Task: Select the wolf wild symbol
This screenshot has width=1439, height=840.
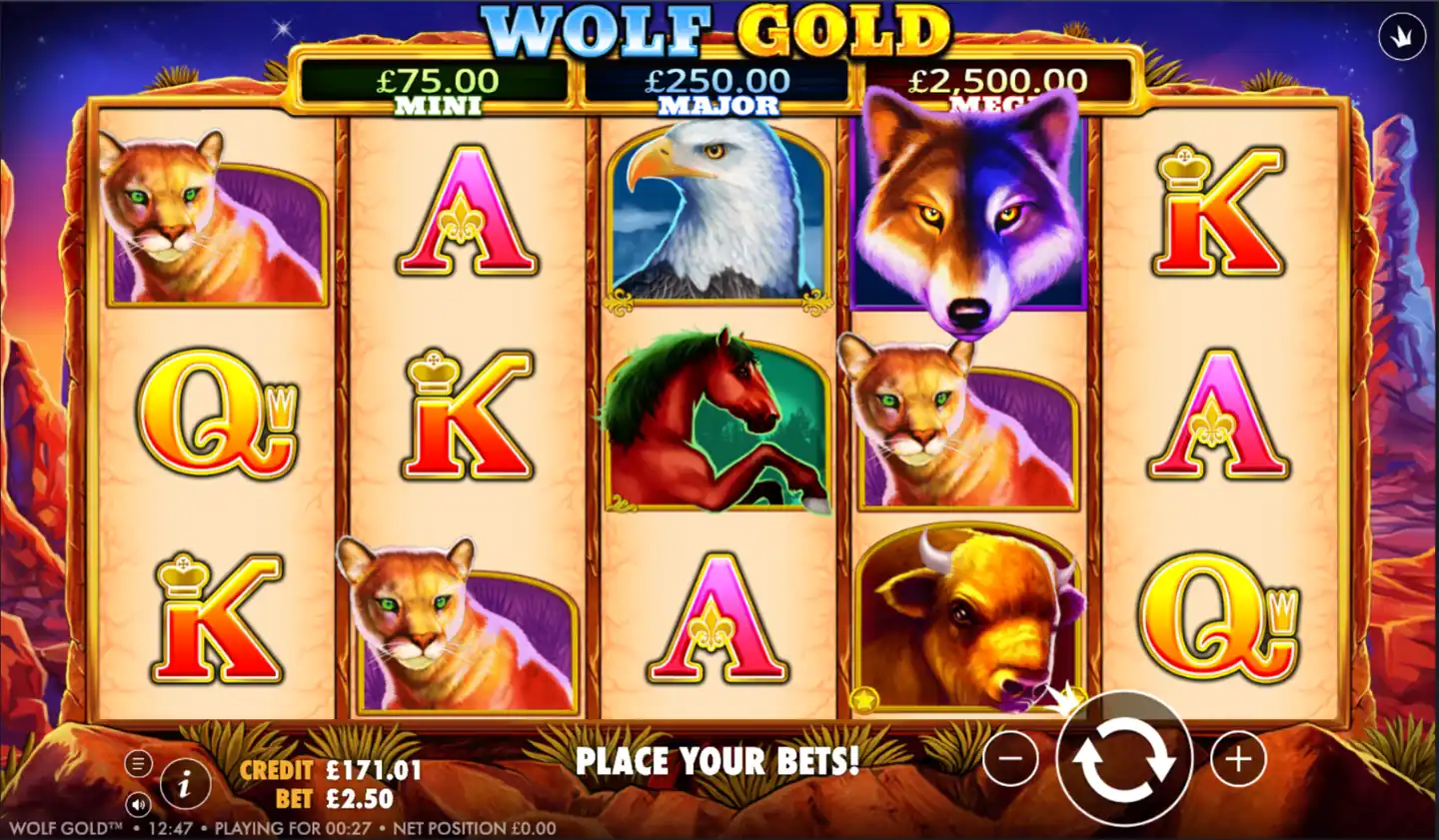Action: pyautogui.click(x=965, y=215)
